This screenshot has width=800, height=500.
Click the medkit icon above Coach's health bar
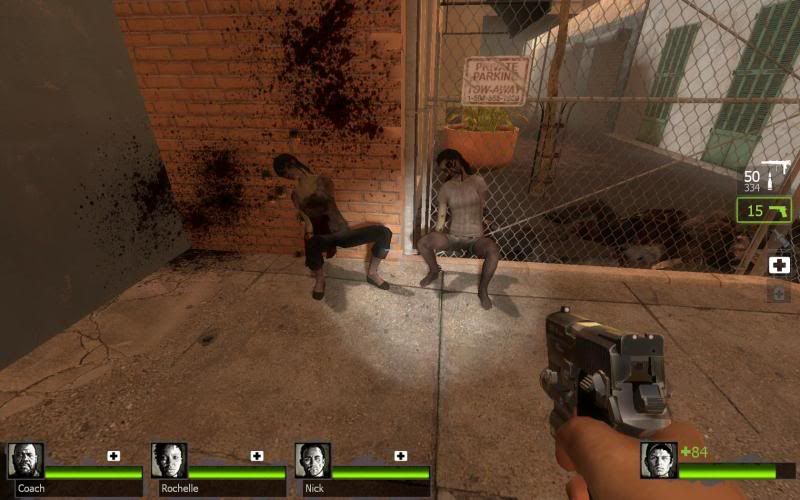113,456
